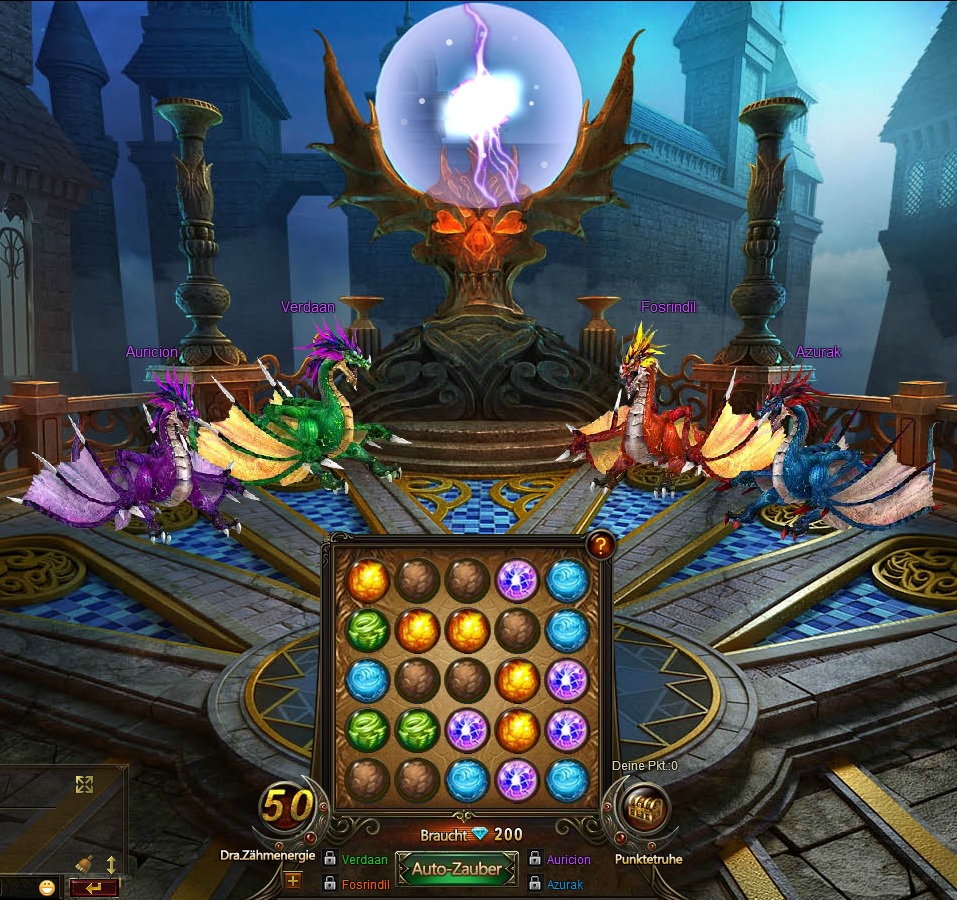Toggle the lock next to Fosrindil
Image resolution: width=957 pixels, height=900 pixels.
(x=329, y=884)
